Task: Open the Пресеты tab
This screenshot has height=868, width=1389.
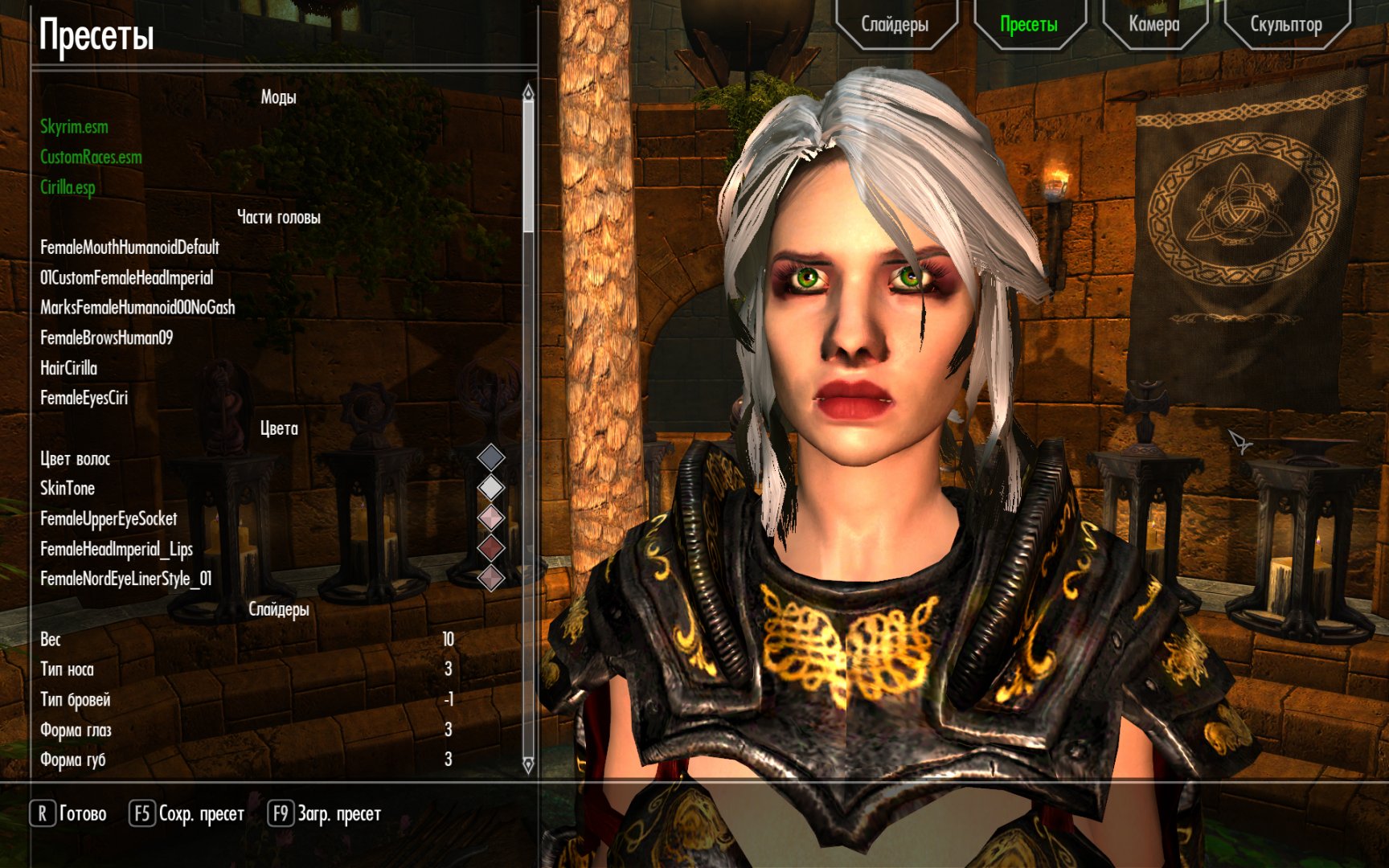Action: 1028,25
